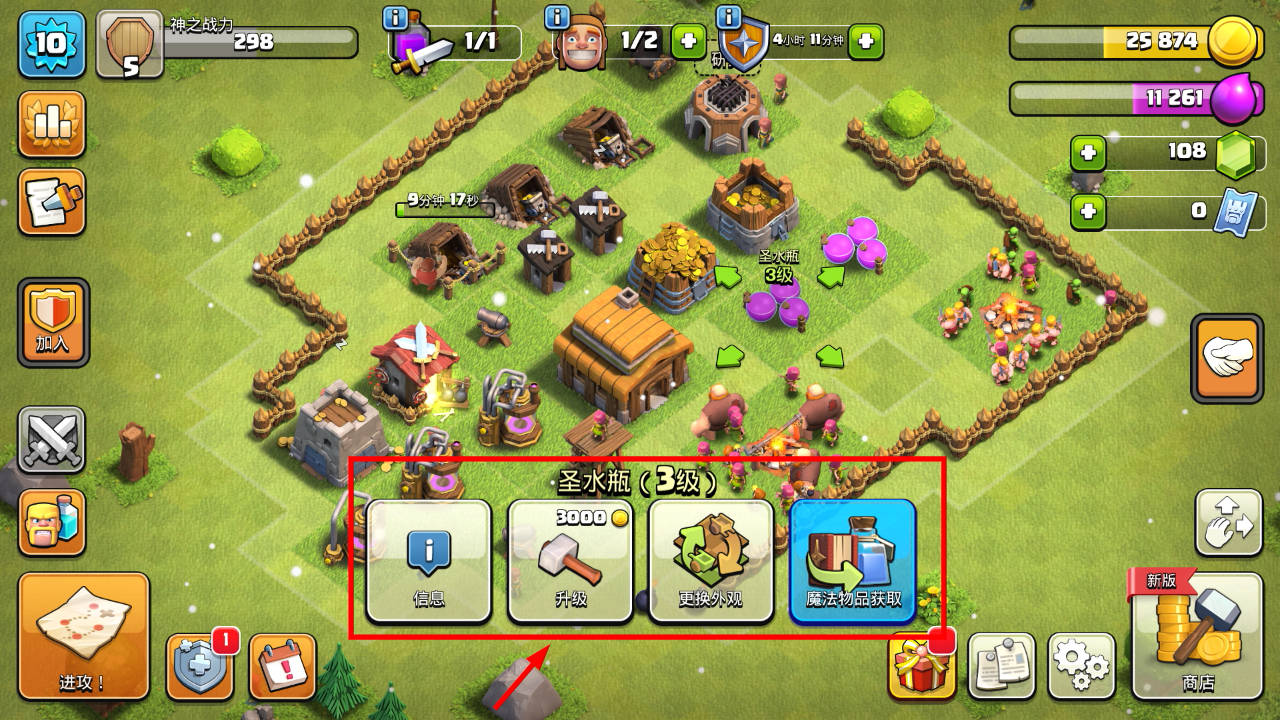Image resolution: width=1280 pixels, height=720 pixels.
Task: Add gems with the green plus button
Action: click(x=1088, y=154)
